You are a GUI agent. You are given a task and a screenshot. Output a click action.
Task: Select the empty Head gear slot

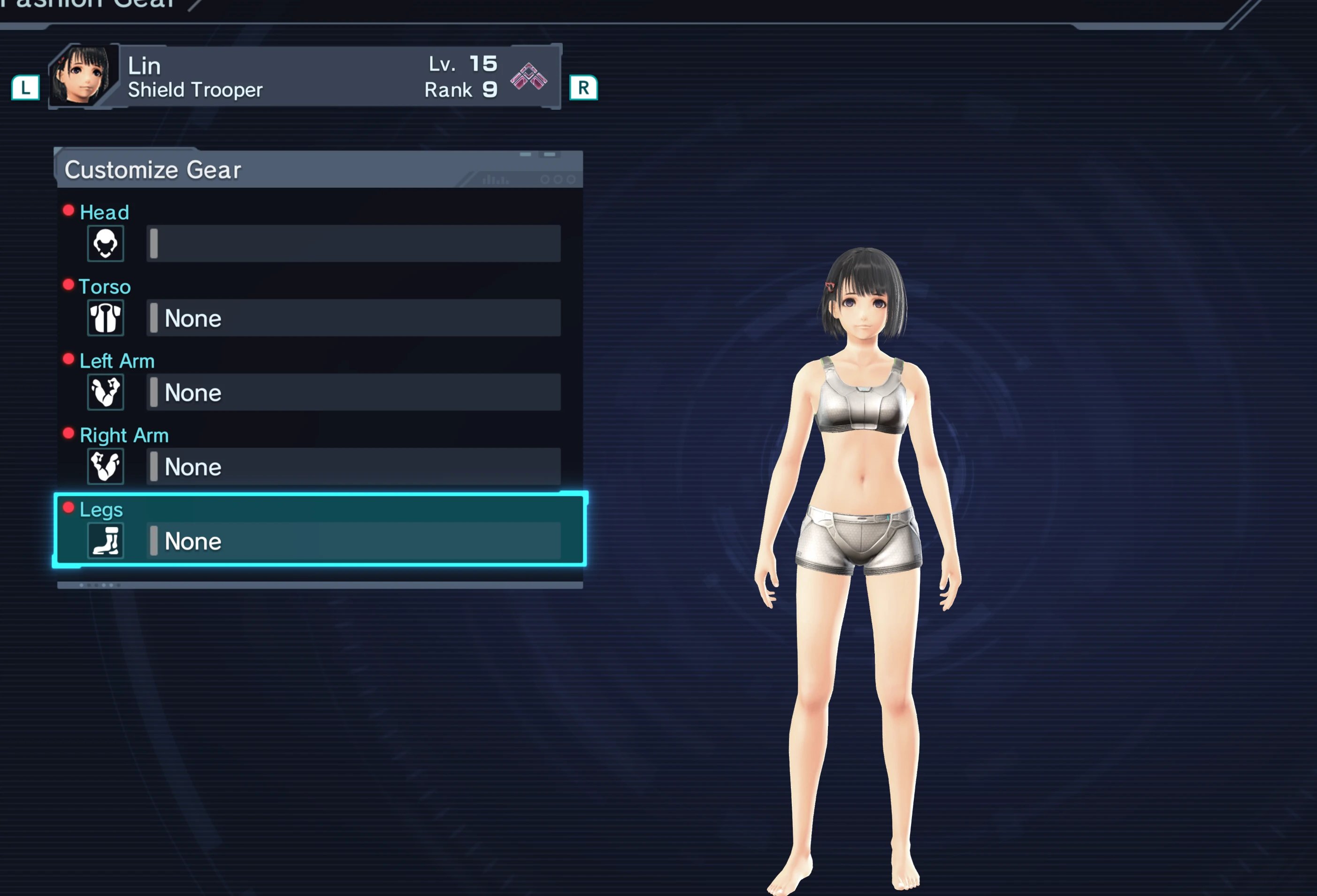353,243
